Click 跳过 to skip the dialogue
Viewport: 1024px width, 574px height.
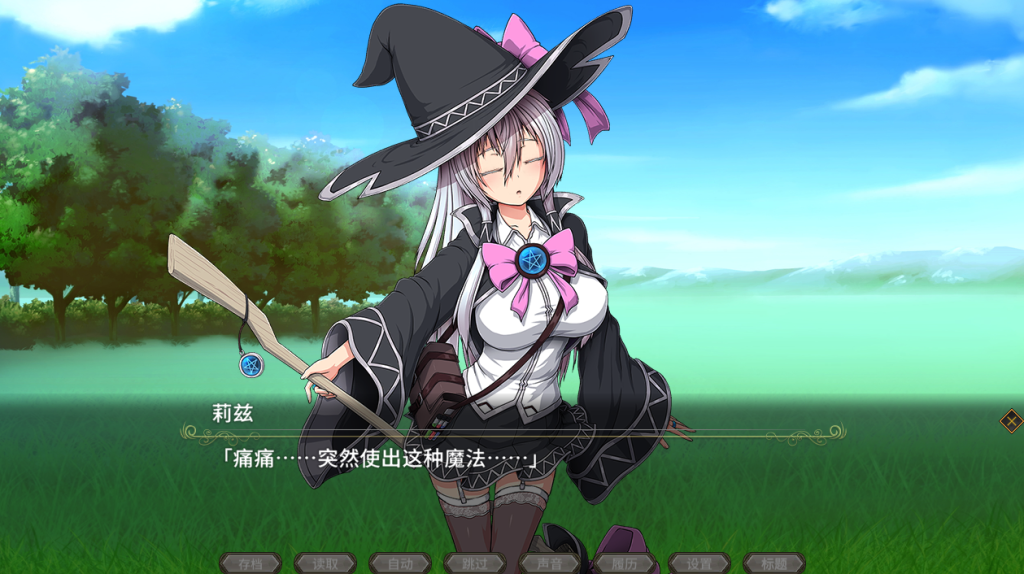click(475, 564)
